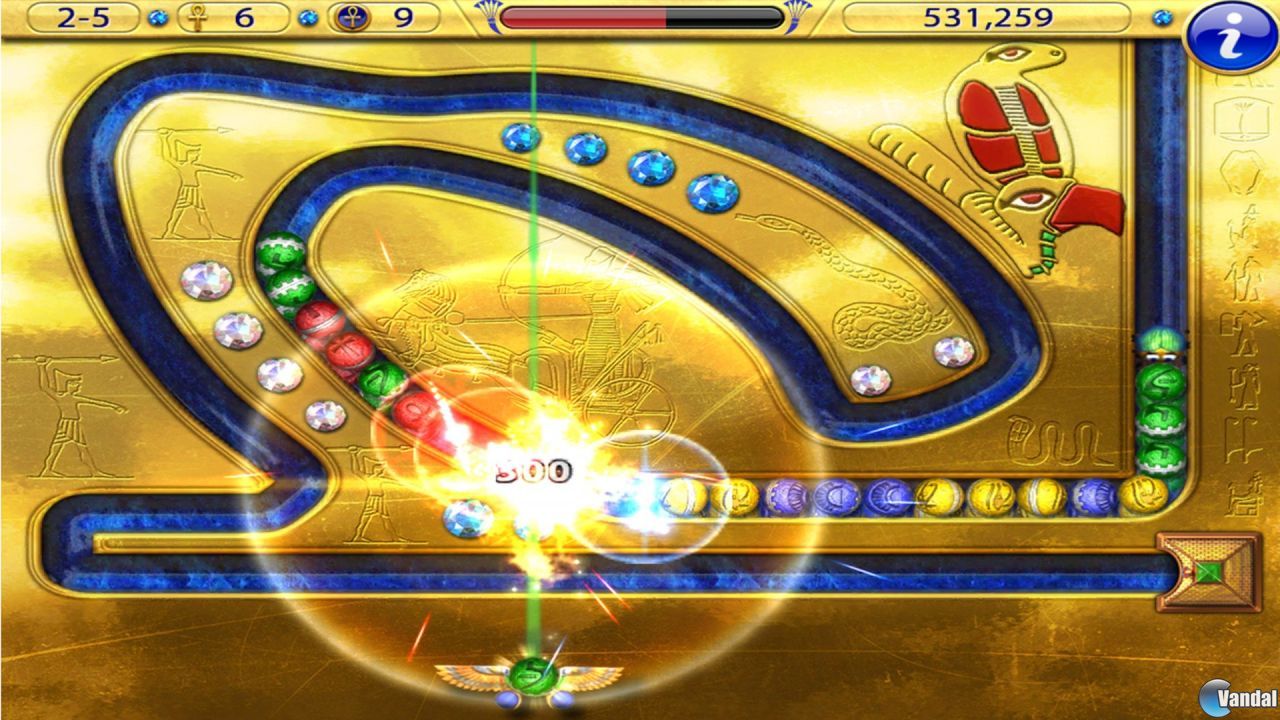The image size is (1280, 720).
Task: Click the lotus emblem left of the progress bar
Action: (x=489, y=14)
